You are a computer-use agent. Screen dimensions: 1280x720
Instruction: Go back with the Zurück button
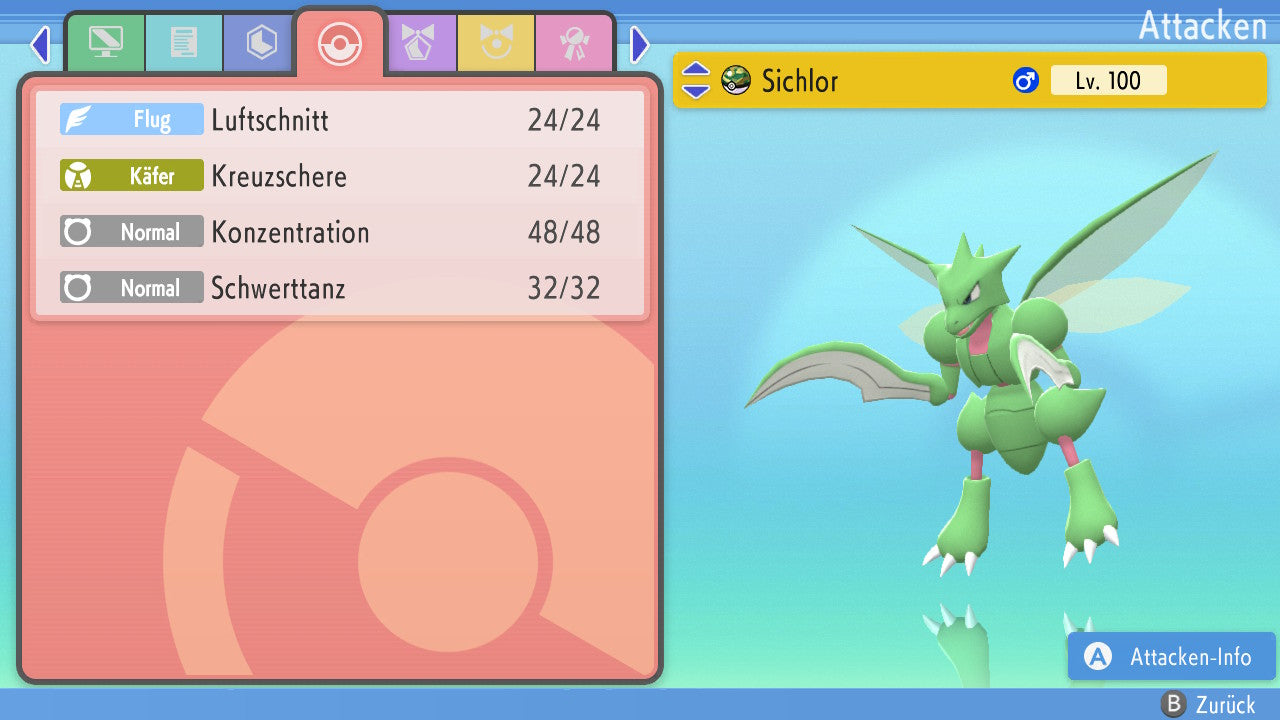click(x=1208, y=705)
